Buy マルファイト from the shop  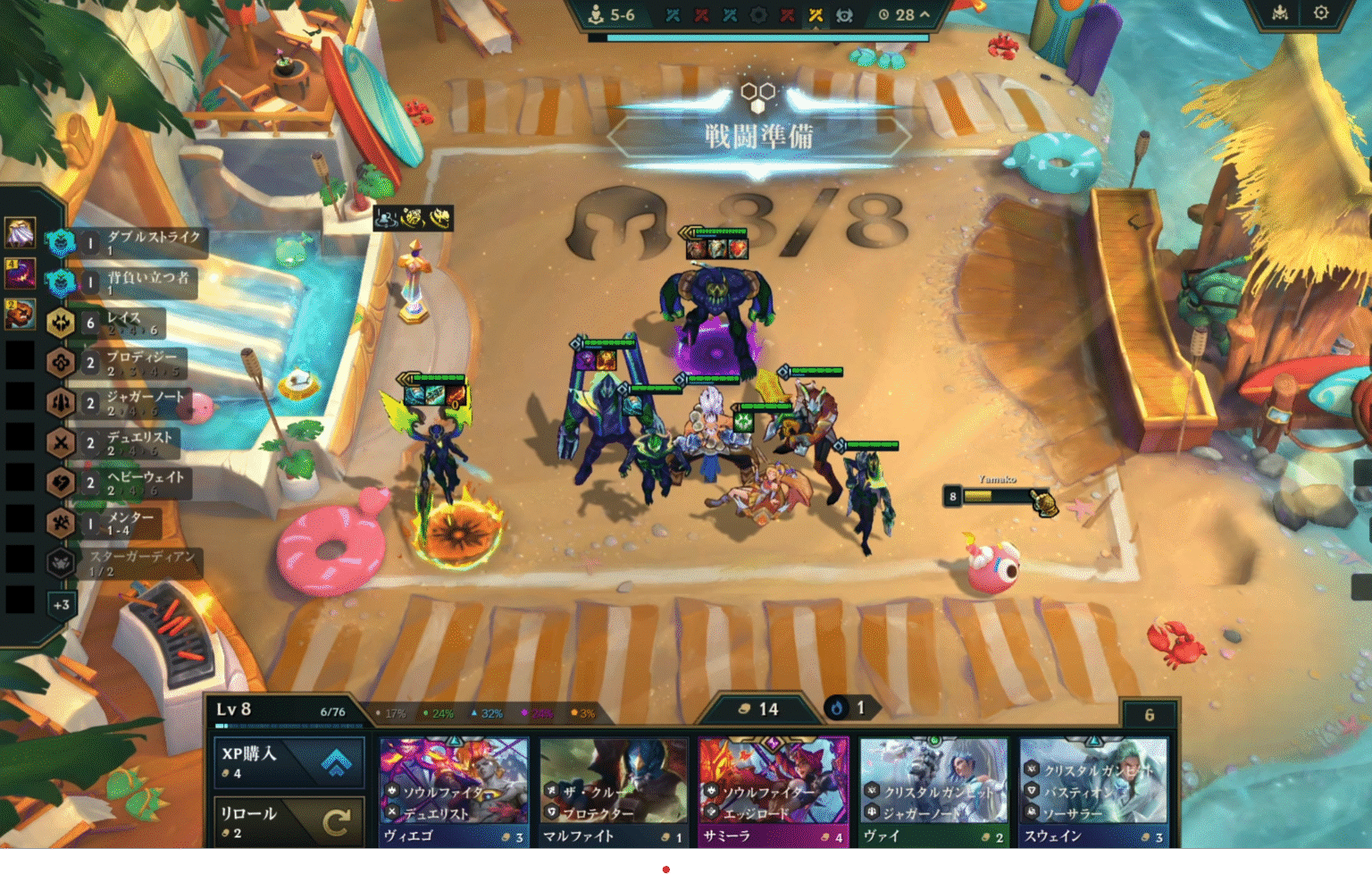[613, 791]
